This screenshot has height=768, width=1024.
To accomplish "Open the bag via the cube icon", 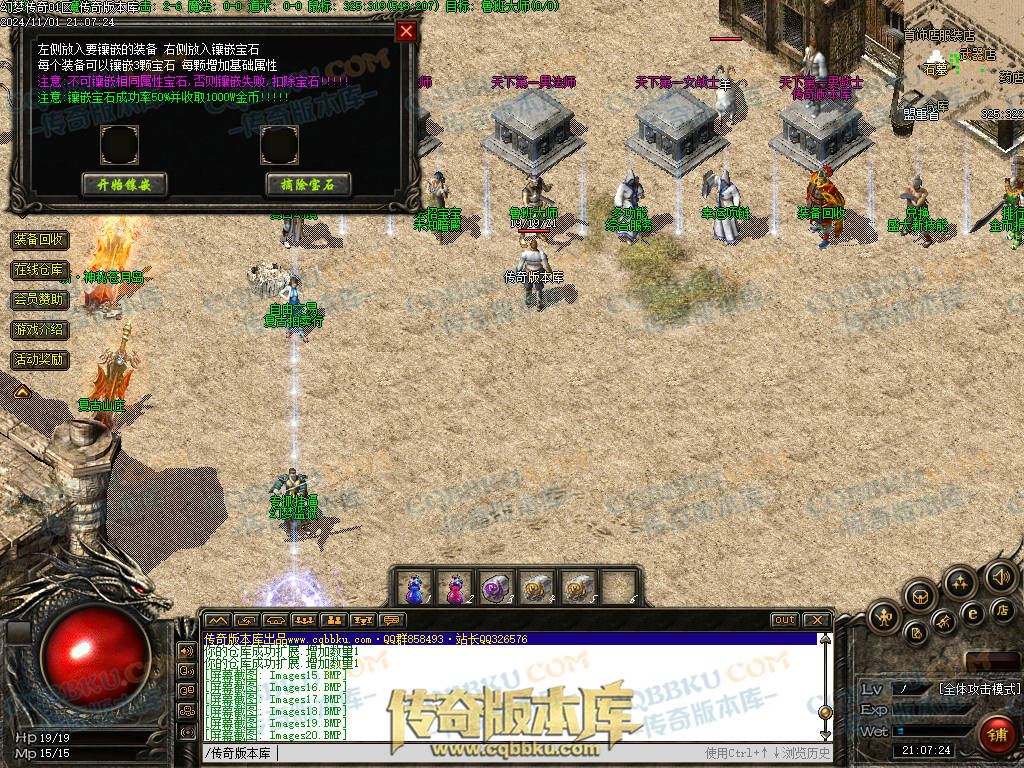I will 921,597.
